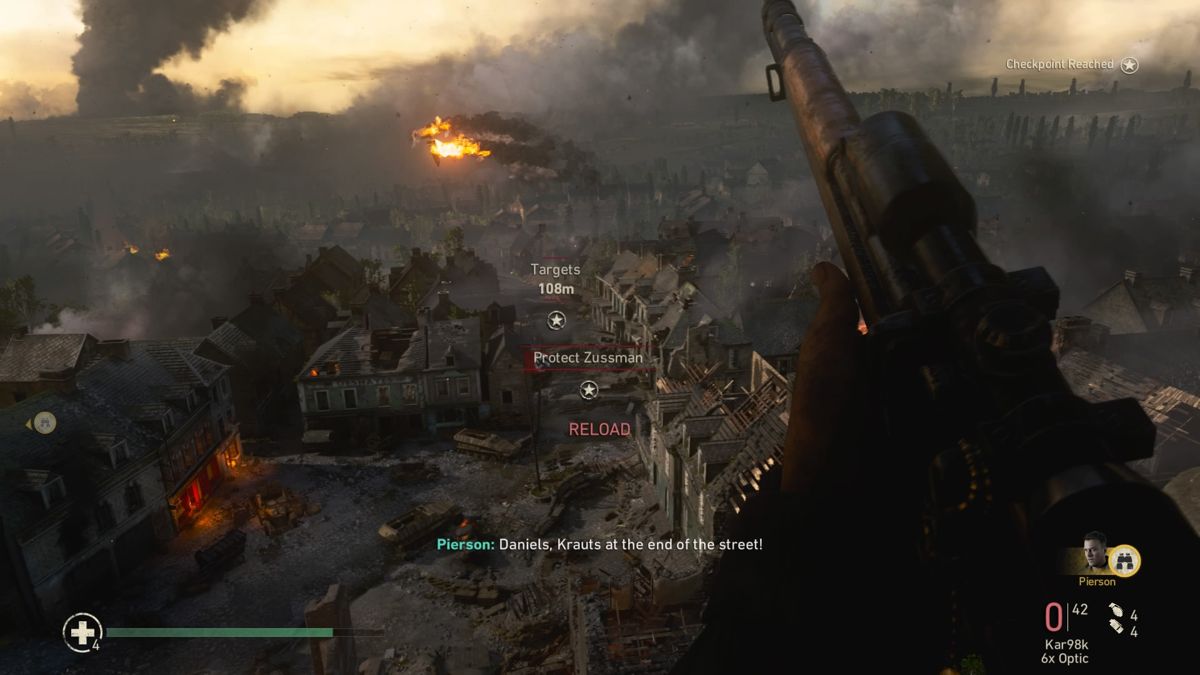Select the Targets objective star marker
The width and height of the screenshot is (1200, 675).
coord(556,320)
